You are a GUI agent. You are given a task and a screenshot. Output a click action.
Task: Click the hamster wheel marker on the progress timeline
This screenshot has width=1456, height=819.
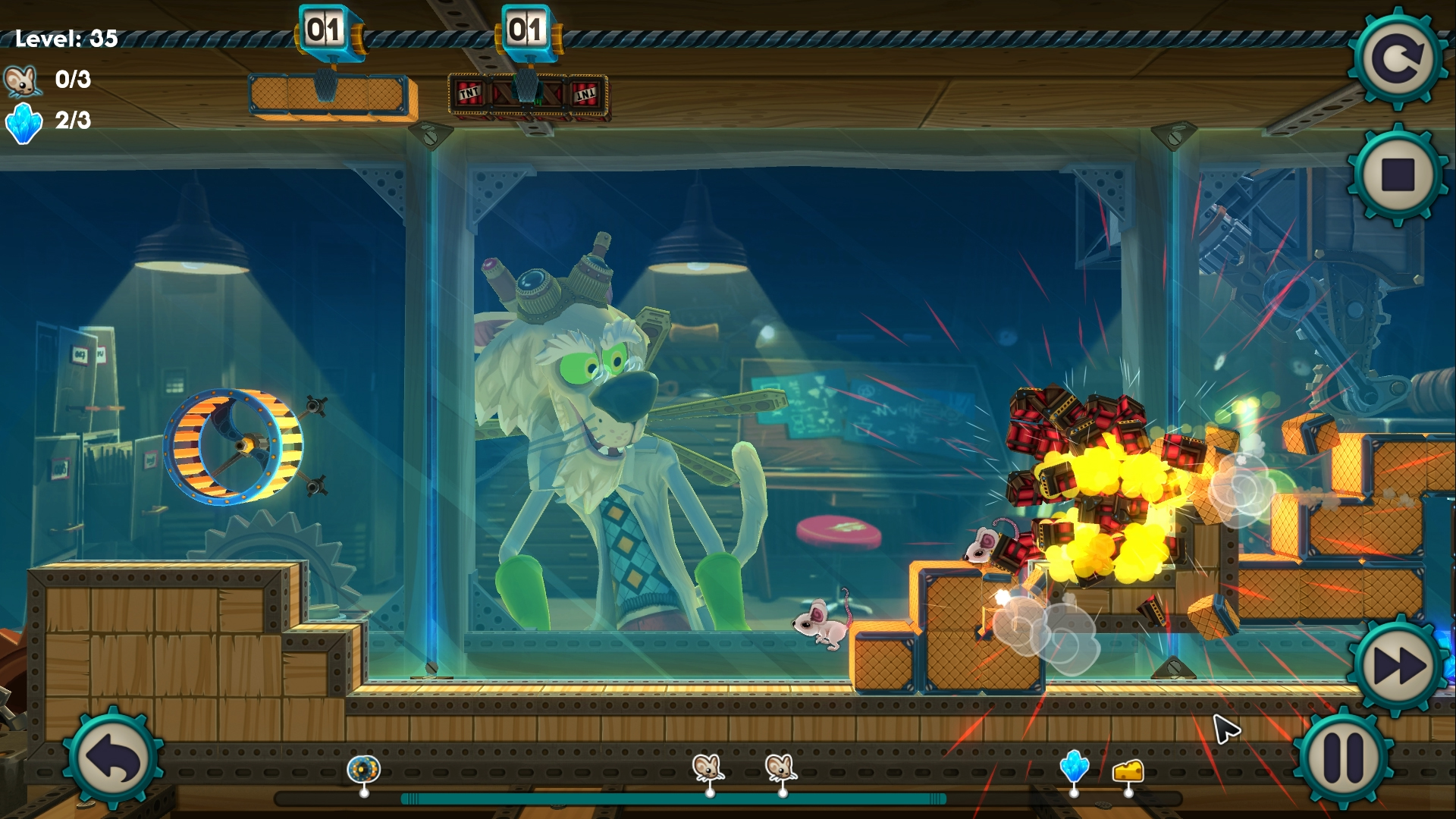click(x=364, y=767)
